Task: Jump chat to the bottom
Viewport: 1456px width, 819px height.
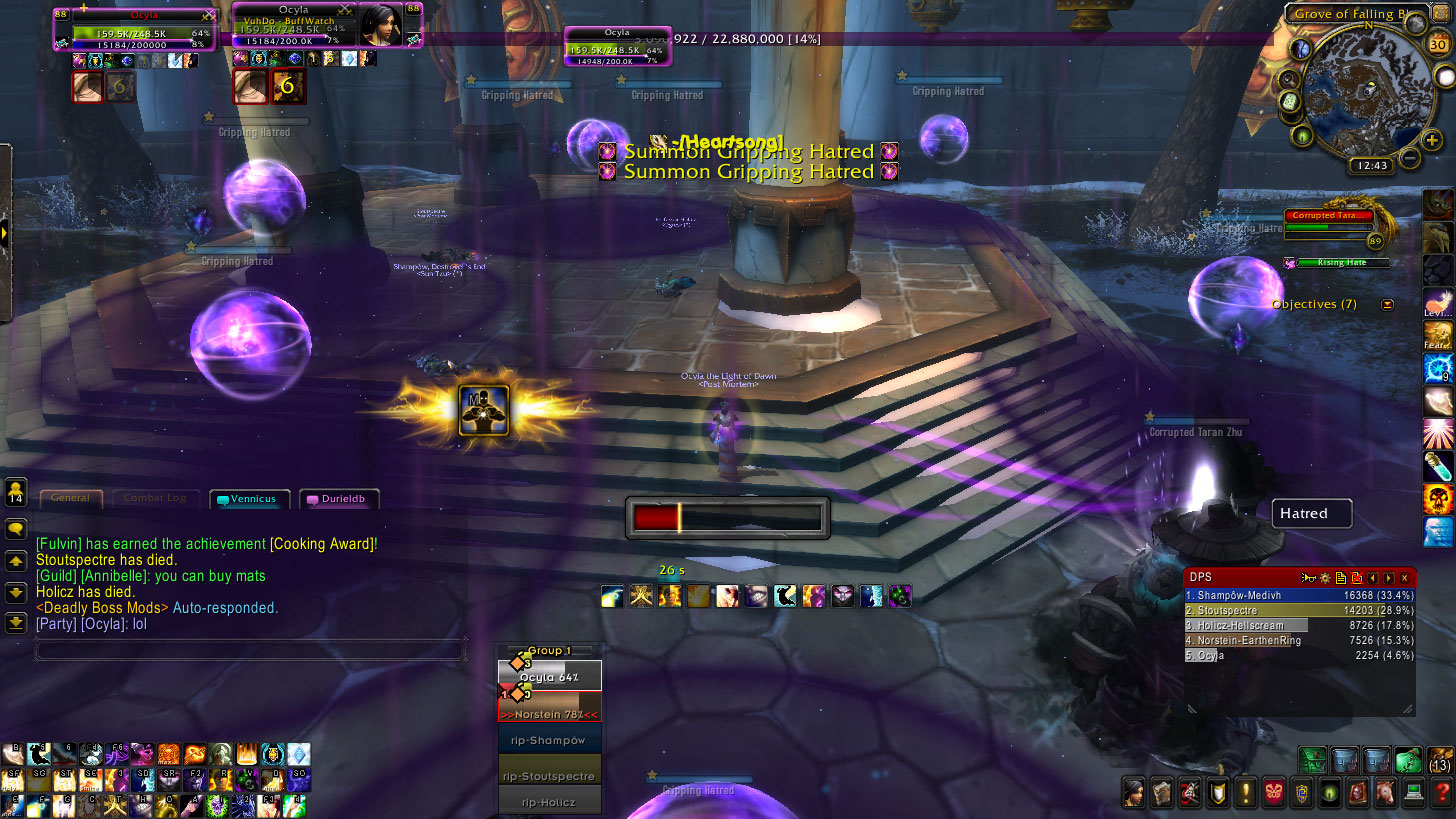Action: (15, 623)
